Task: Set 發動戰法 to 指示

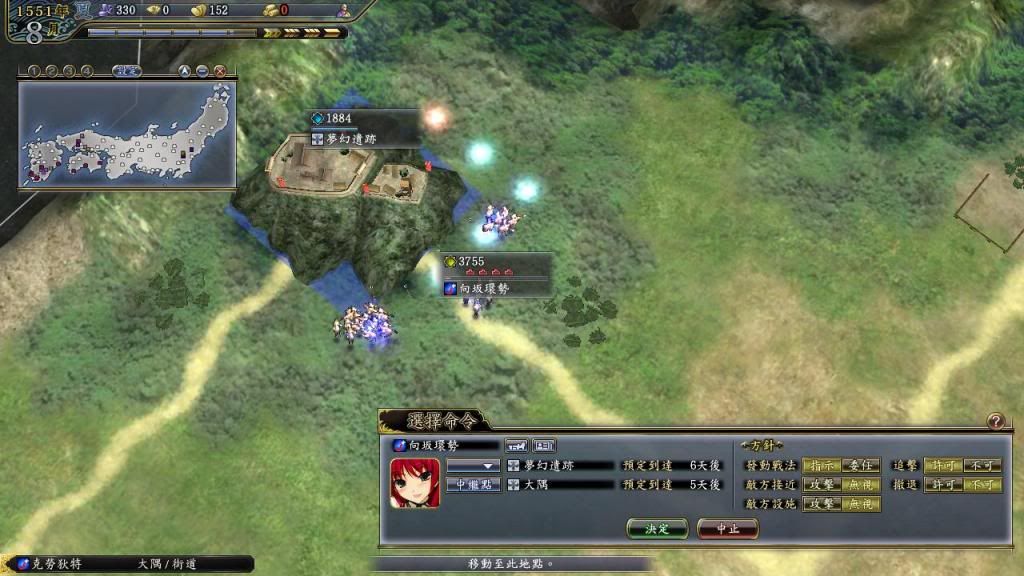Action: pos(821,465)
